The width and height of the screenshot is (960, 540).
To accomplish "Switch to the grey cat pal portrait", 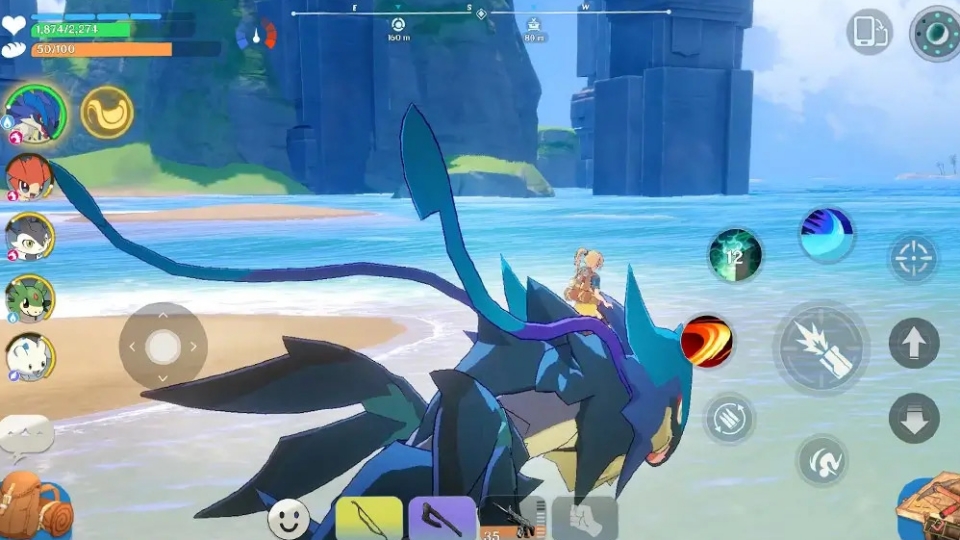I will 30,237.
